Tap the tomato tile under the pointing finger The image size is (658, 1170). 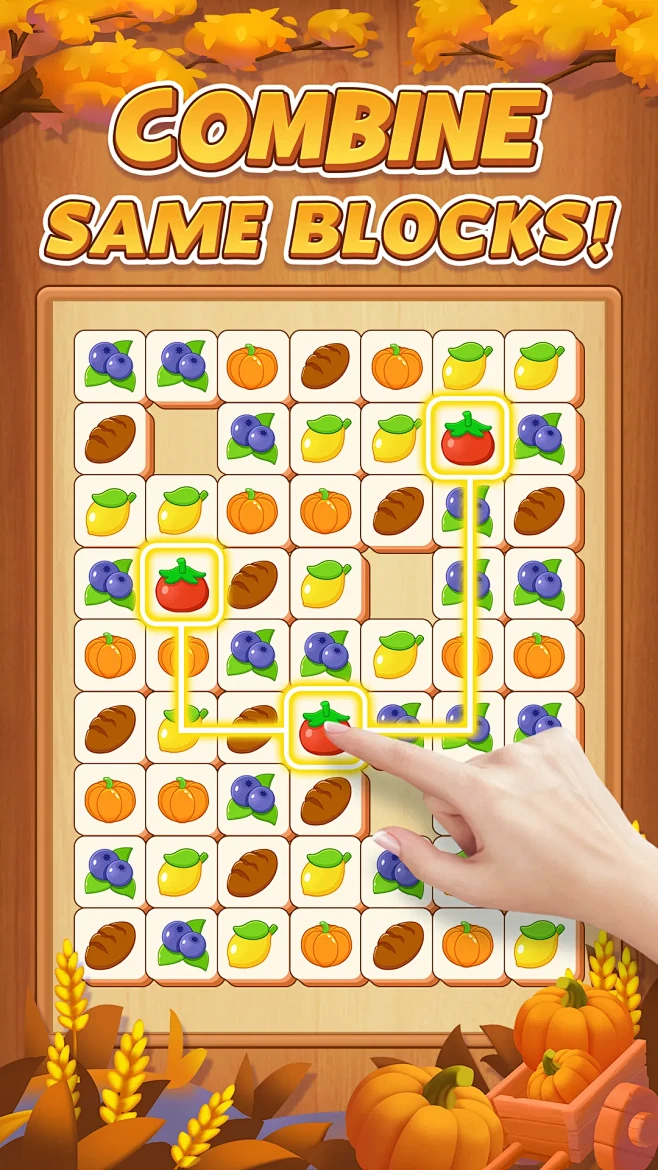click(x=326, y=726)
